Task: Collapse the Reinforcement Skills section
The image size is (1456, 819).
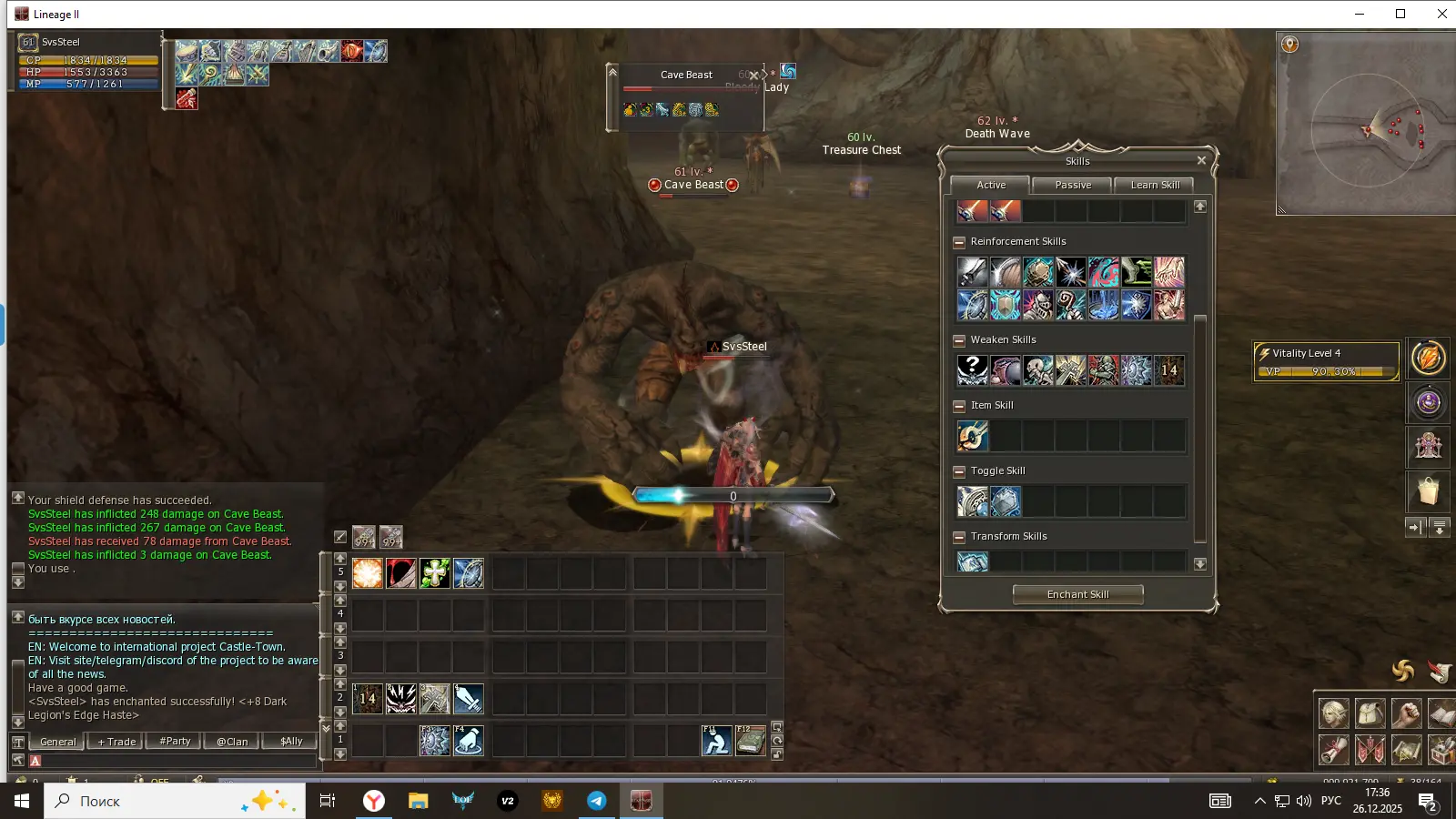Action: pyautogui.click(x=959, y=242)
